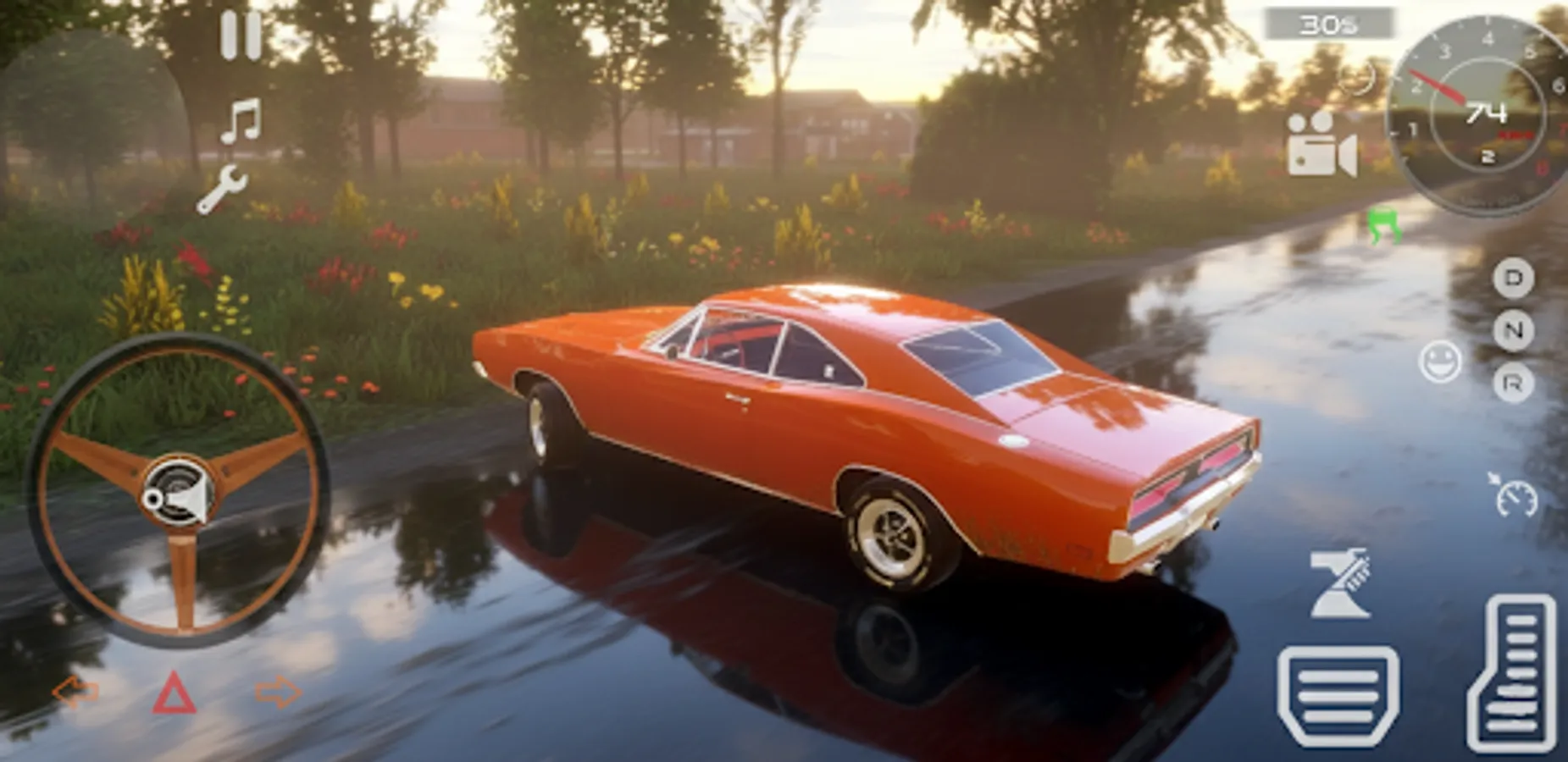Shift into Drive gear
Image resolution: width=1568 pixels, height=762 pixels.
(1515, 279)
